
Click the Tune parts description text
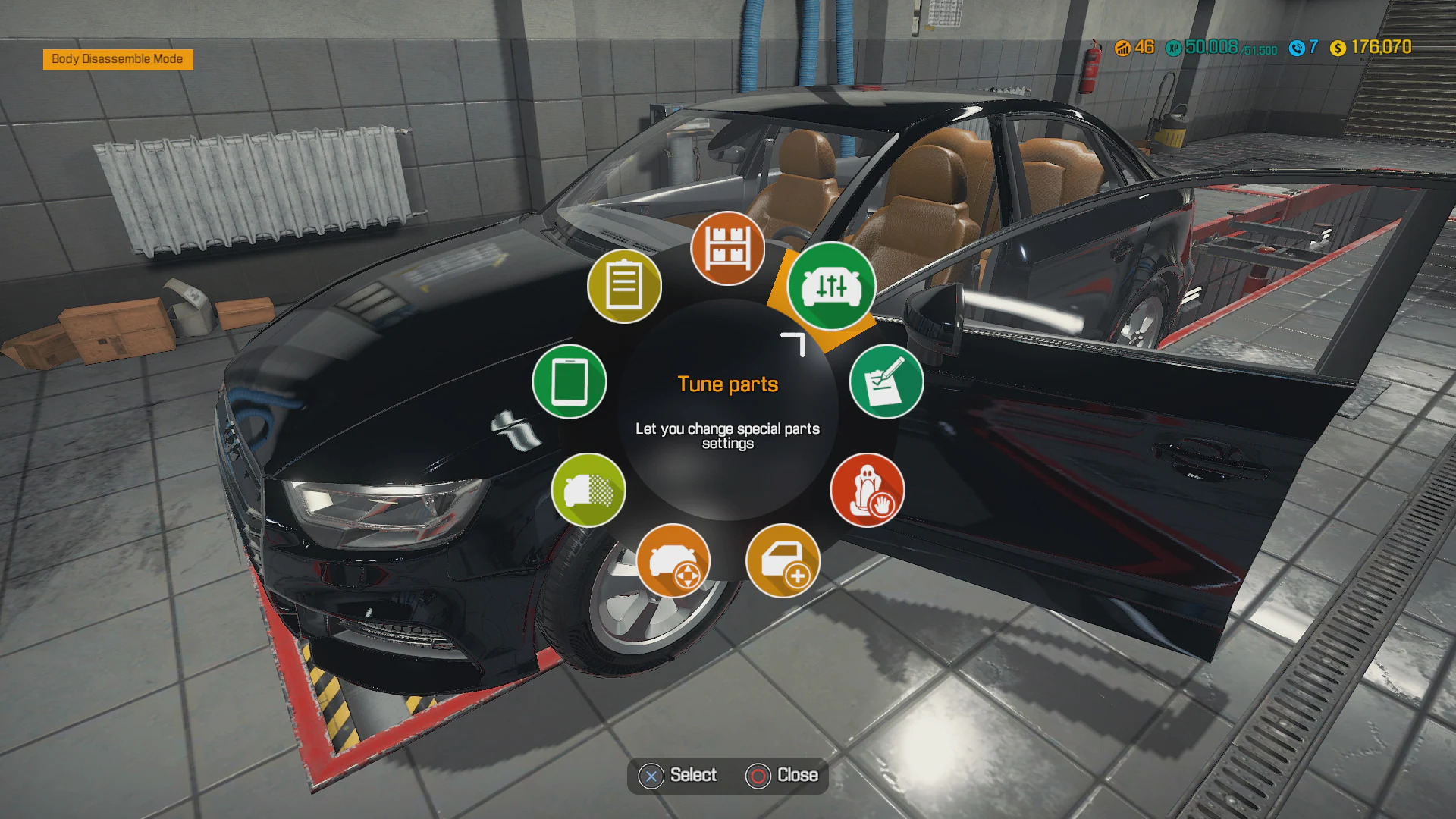coord(728,436)
